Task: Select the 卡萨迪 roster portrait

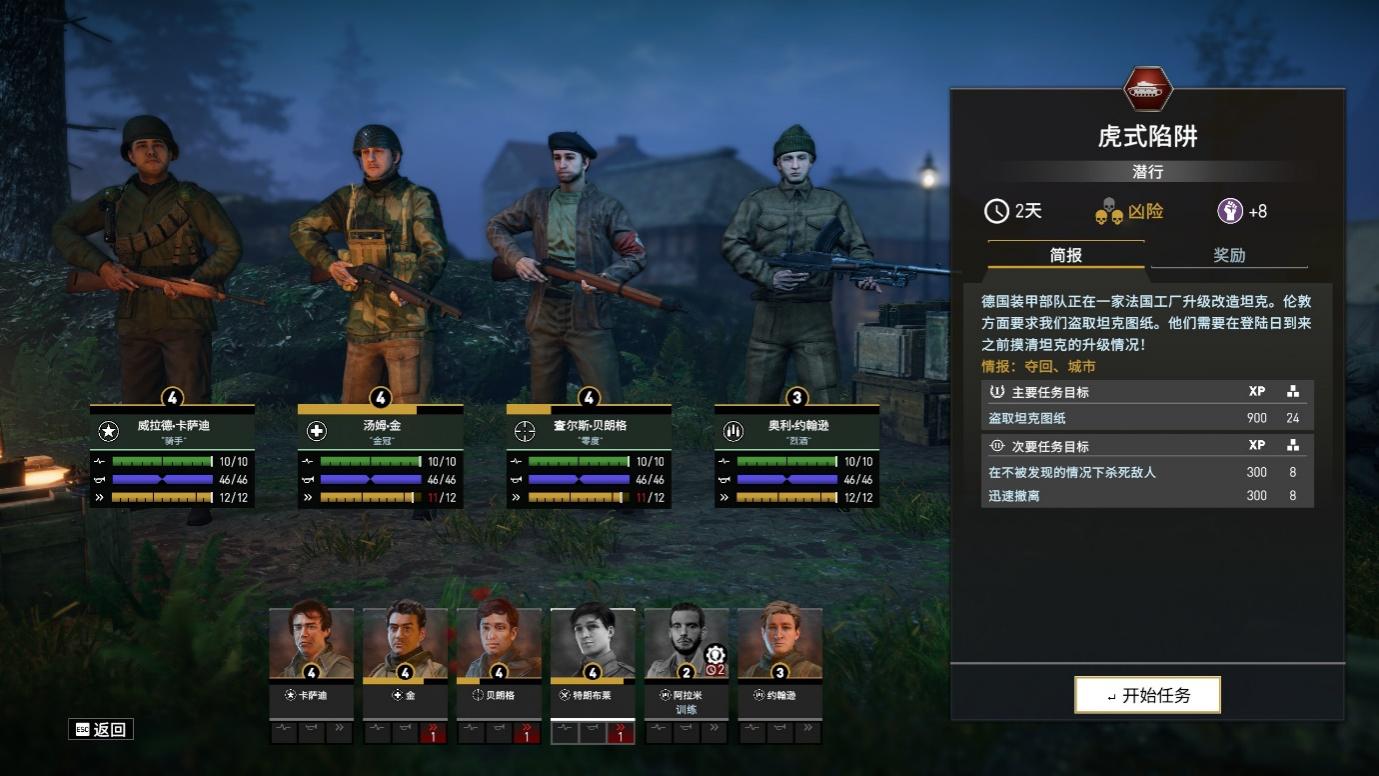Action: [x=311, y=645]
